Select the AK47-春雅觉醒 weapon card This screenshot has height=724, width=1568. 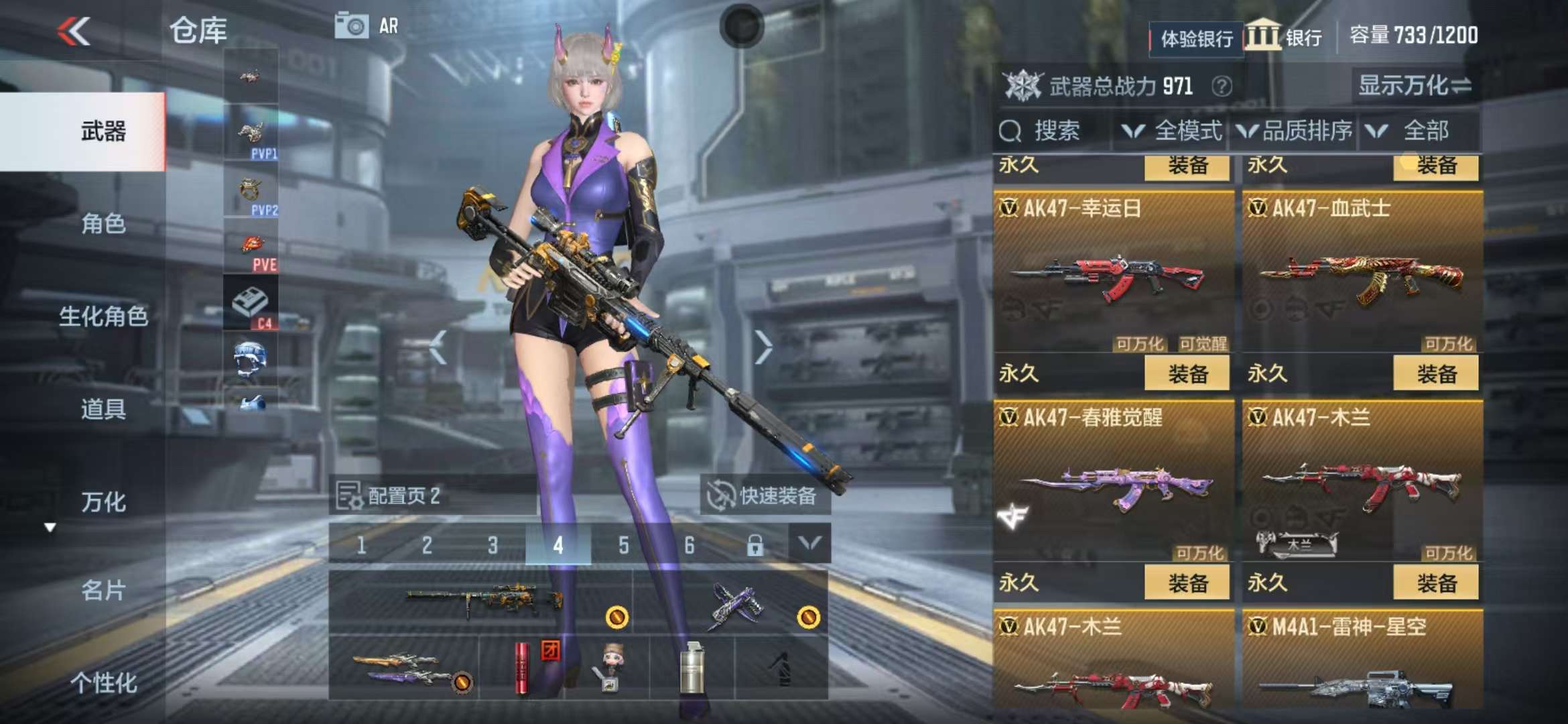1113,483
